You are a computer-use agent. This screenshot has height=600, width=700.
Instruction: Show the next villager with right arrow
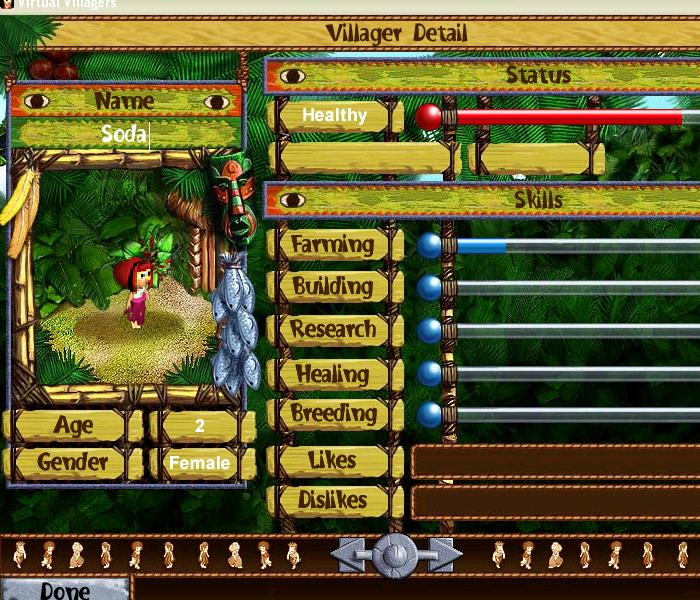441,554
